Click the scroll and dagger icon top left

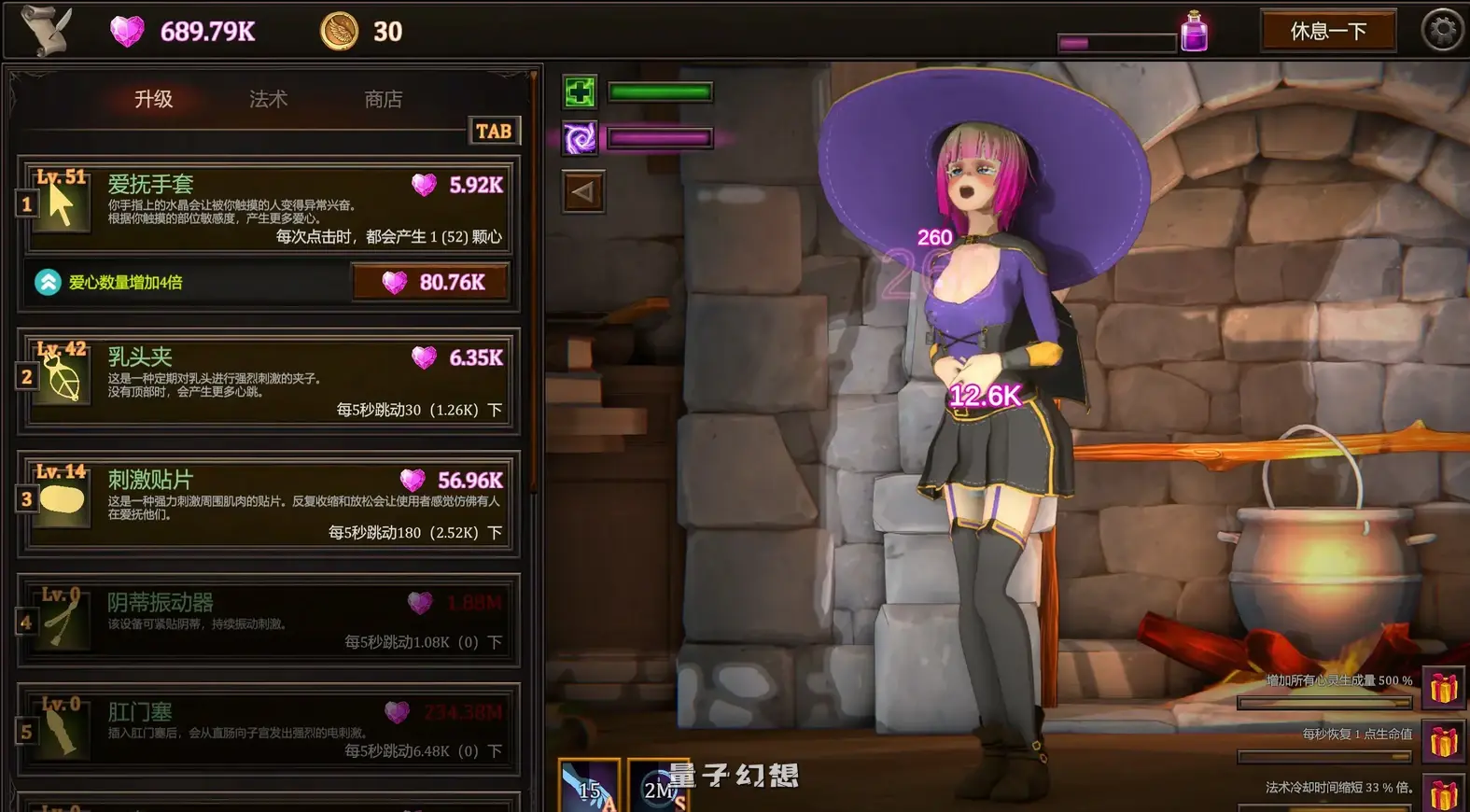point(45,31)
